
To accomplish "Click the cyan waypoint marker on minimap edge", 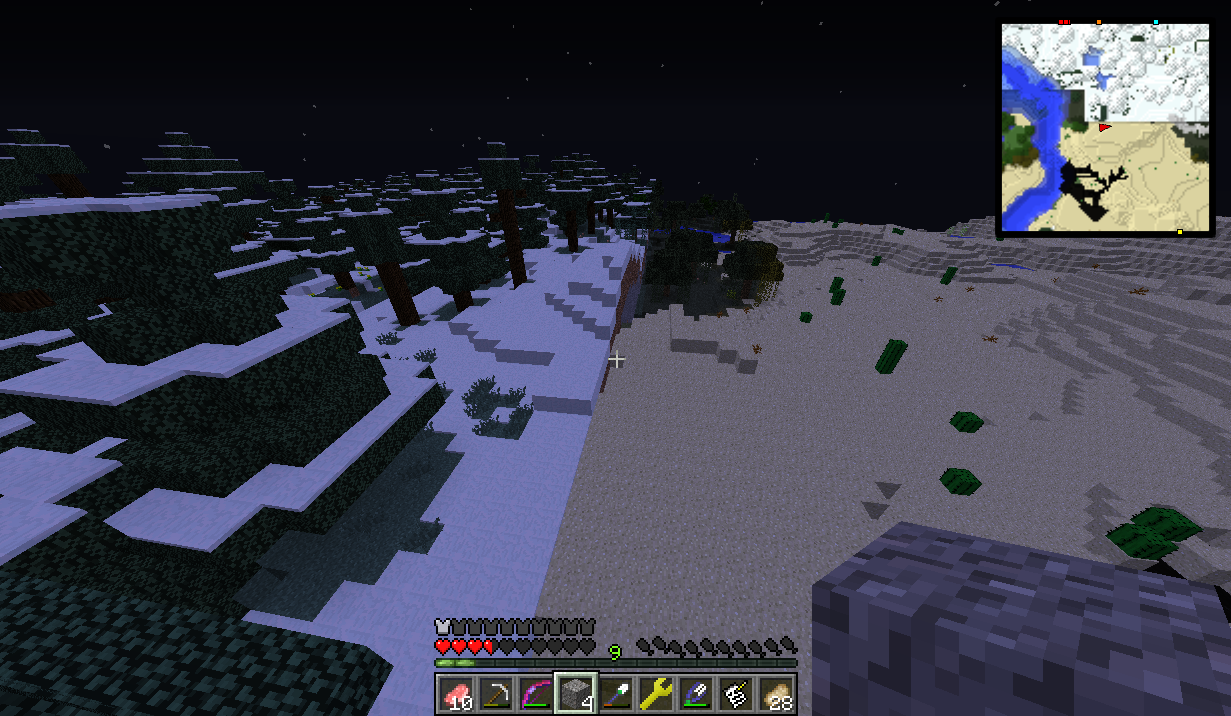I will (x=1156, y=21).
